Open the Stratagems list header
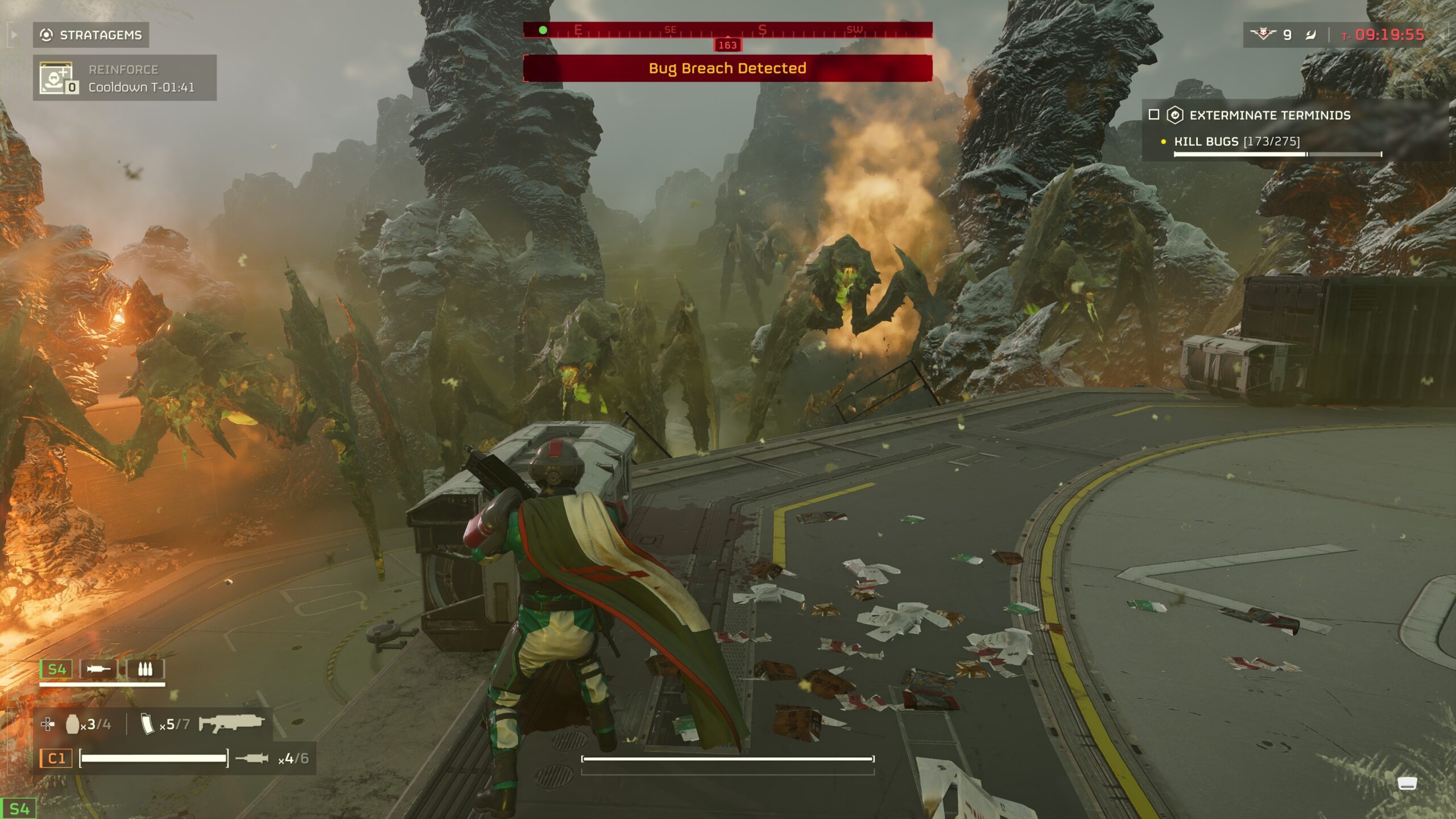Image resolution: width=1456 pixels, height=819 pixels. [x=91, y=35]
